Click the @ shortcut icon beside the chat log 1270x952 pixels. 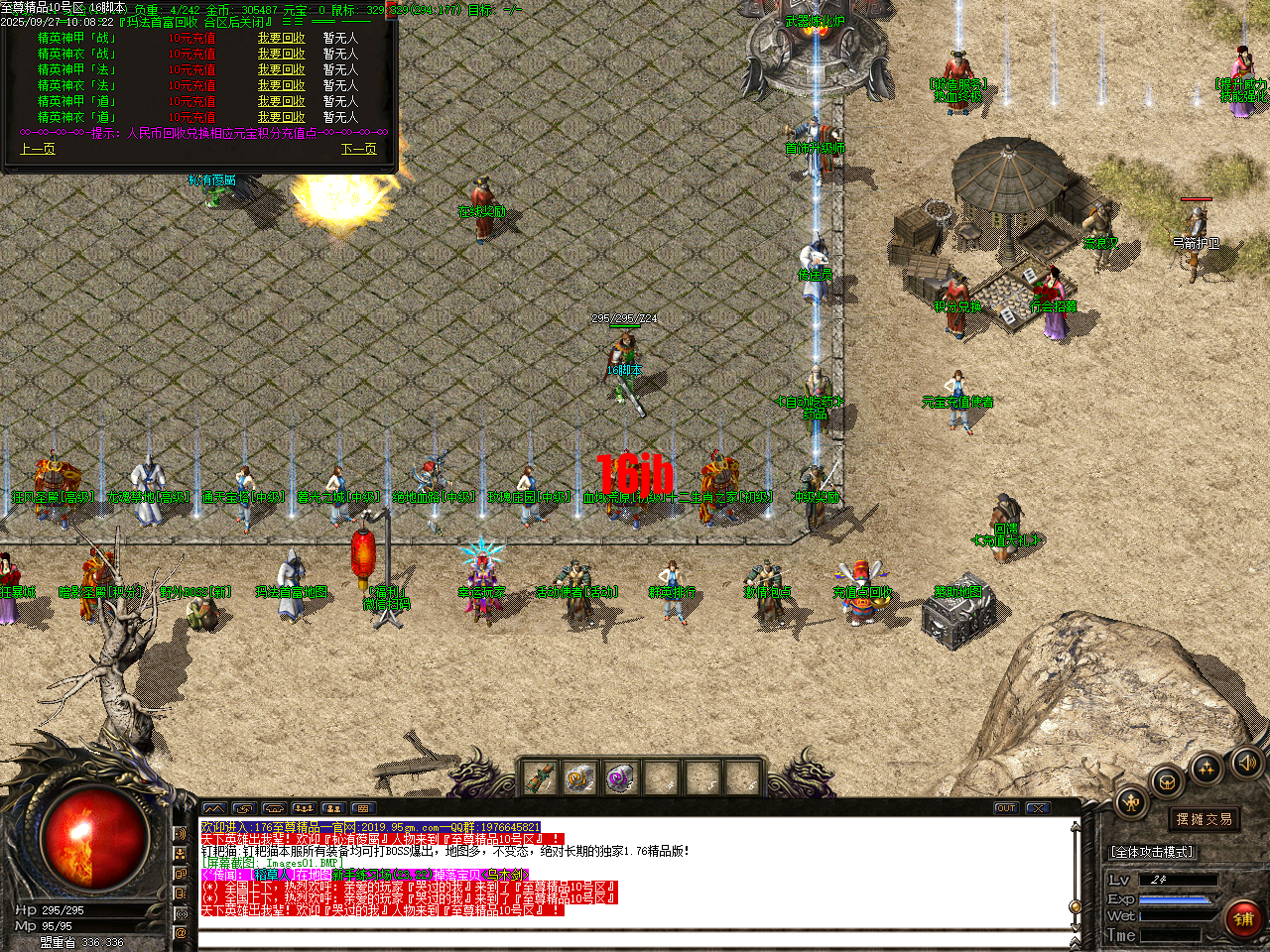pyautogui.click(x=180, y=933)
